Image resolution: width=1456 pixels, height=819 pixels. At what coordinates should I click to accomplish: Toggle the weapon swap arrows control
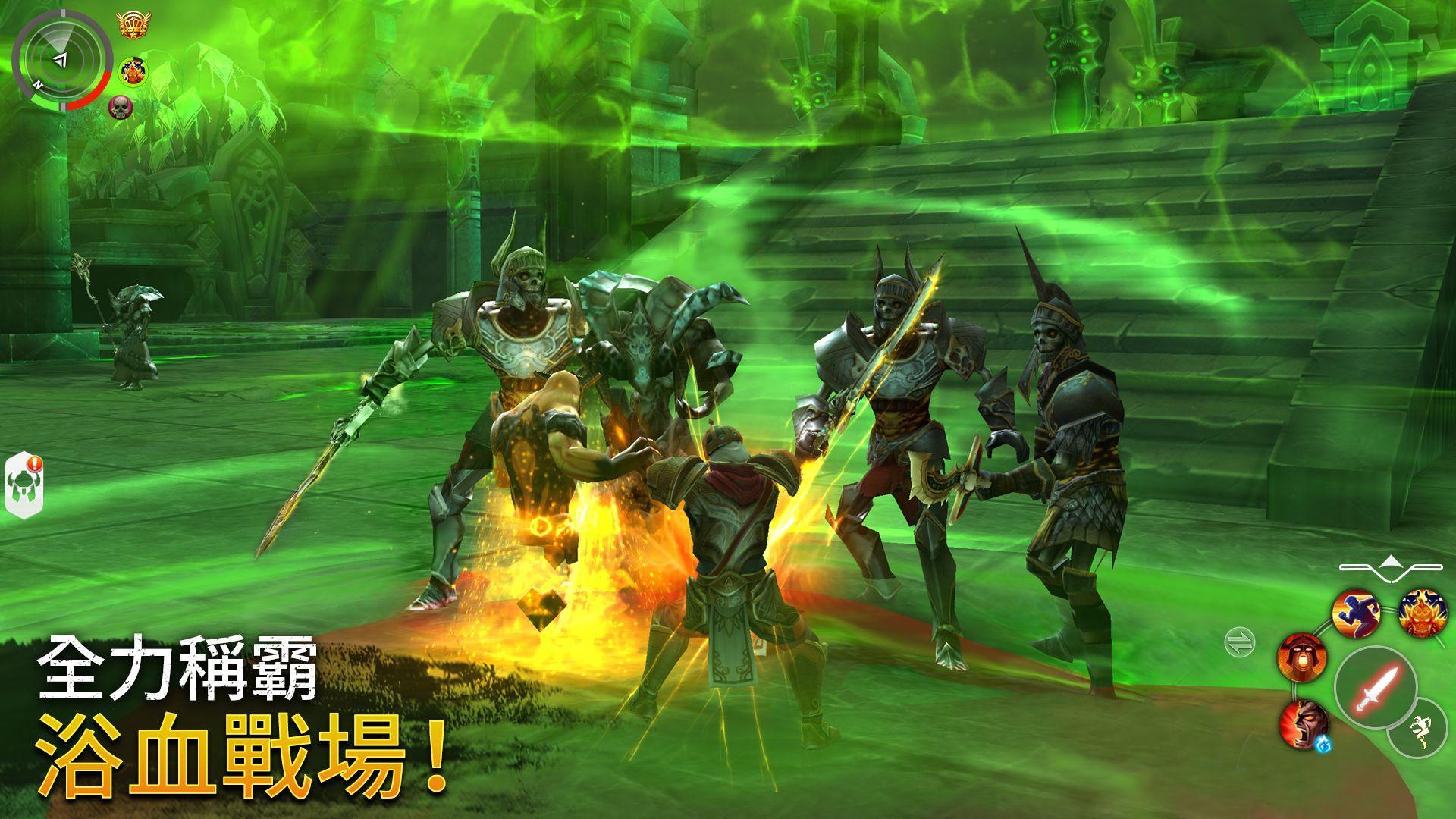point(1240,642)
